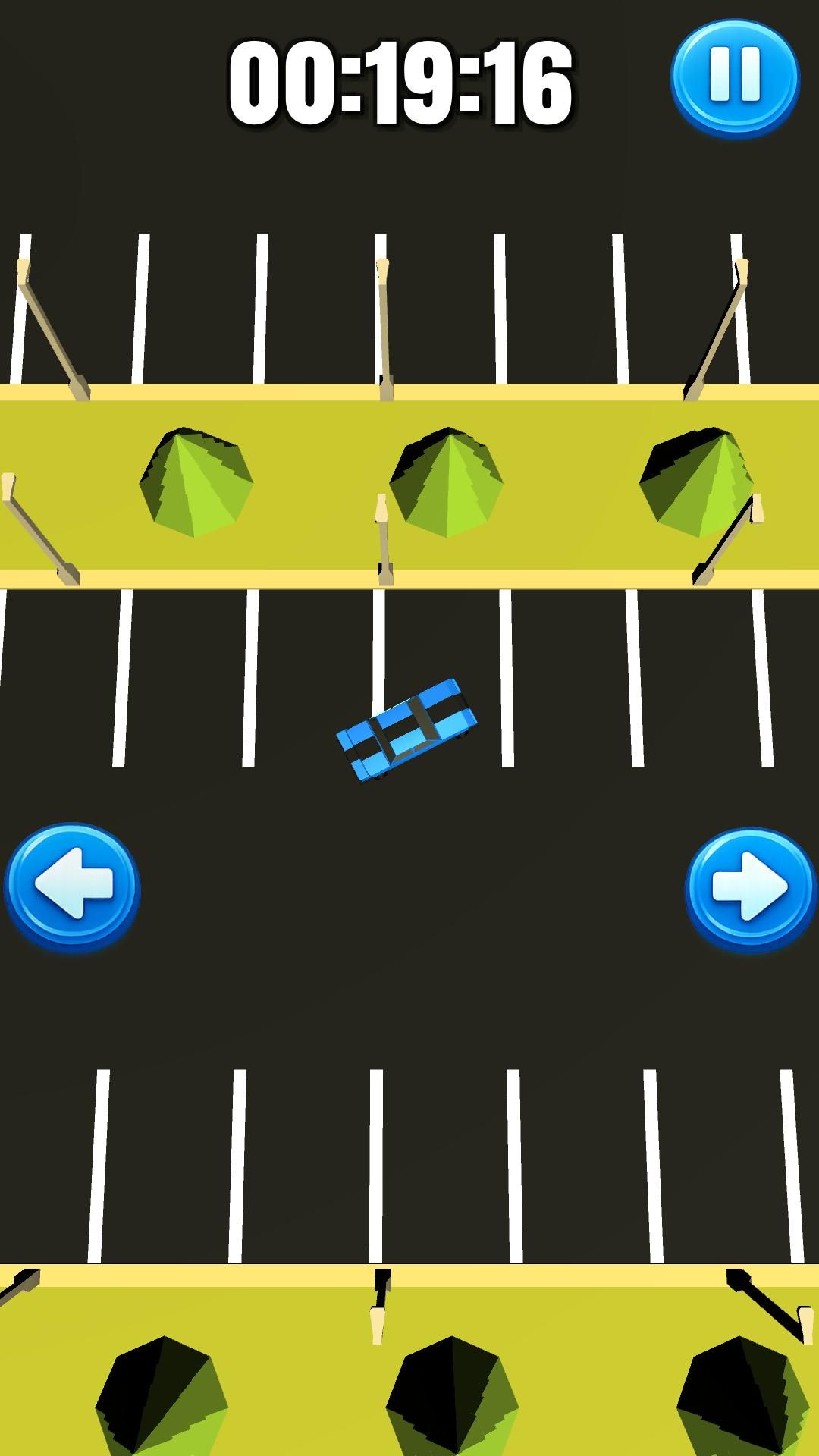The image size is (819, 1456).
Task: Steer left with the left arrow button
Action: [x=72, y=885]
